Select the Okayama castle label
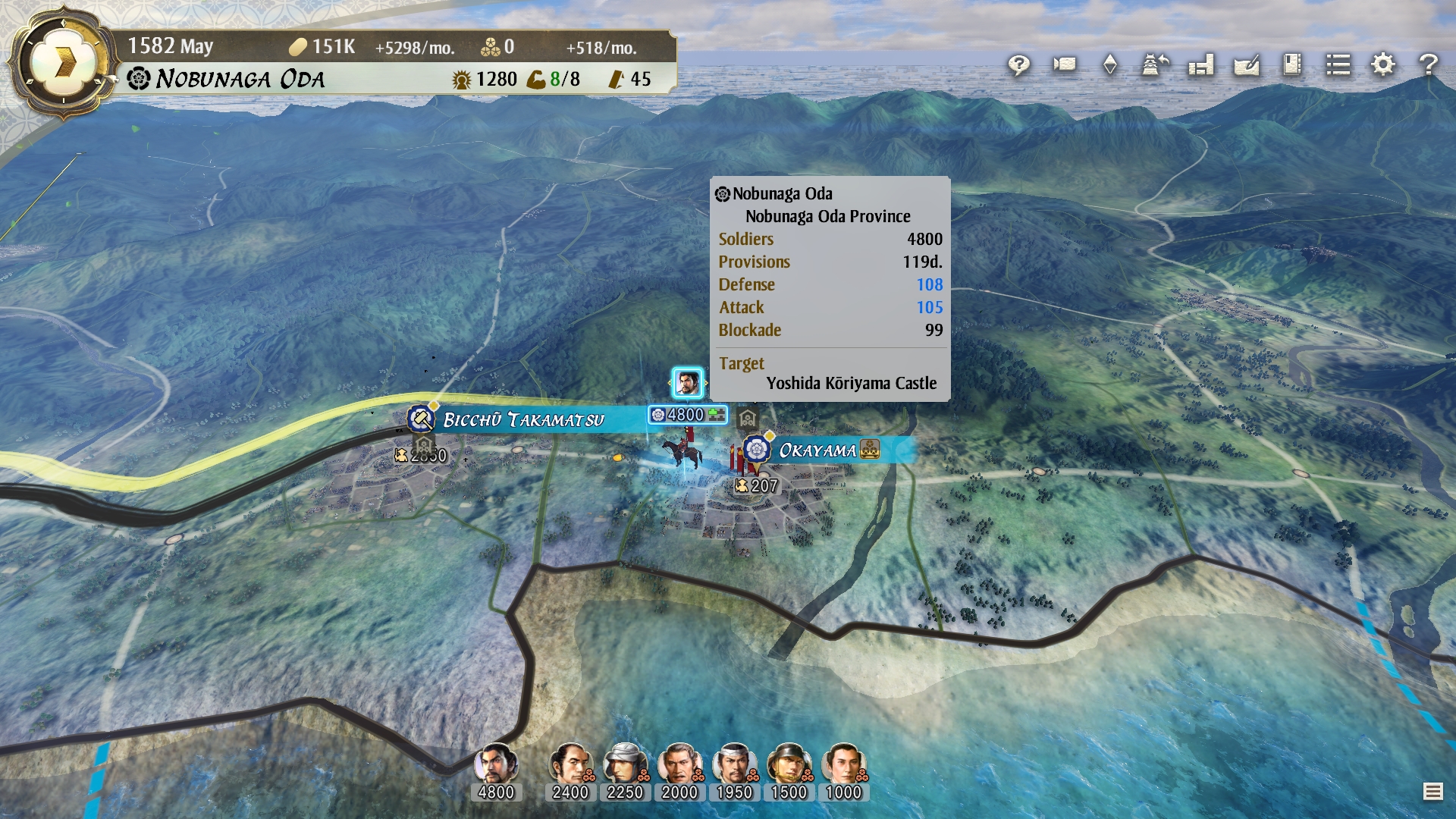The width and height of the screenshot is (1456, 819). tap(817, 450)
